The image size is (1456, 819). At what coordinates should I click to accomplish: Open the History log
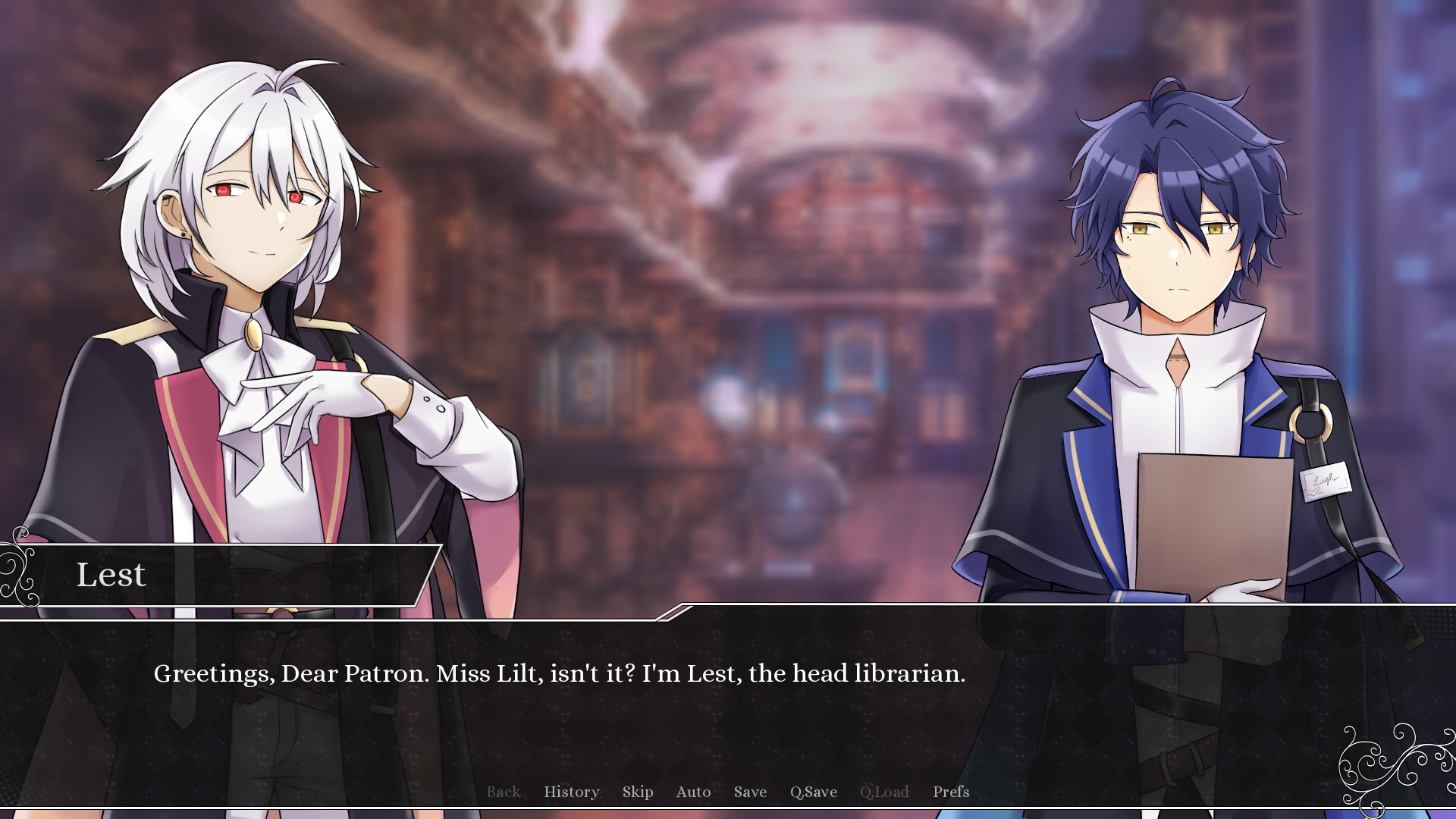pos(571,792)
